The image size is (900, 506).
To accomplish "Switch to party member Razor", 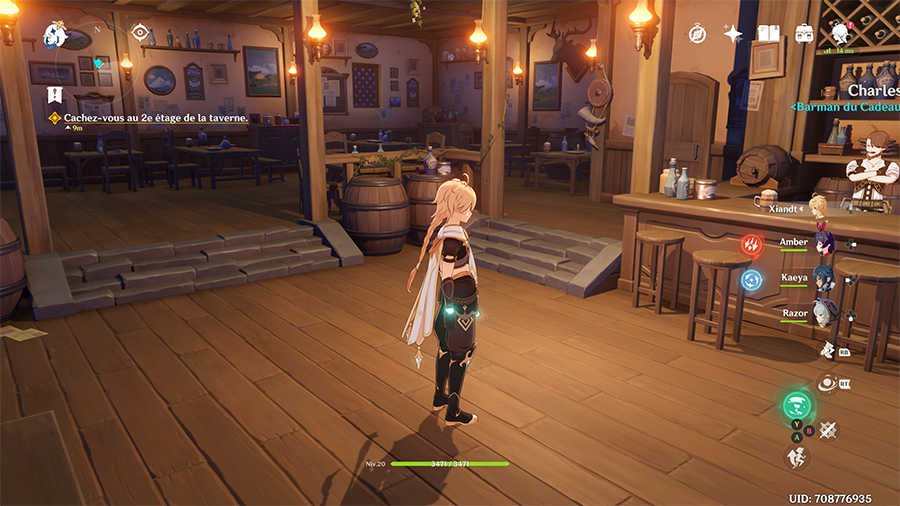I will click(822, 313).
